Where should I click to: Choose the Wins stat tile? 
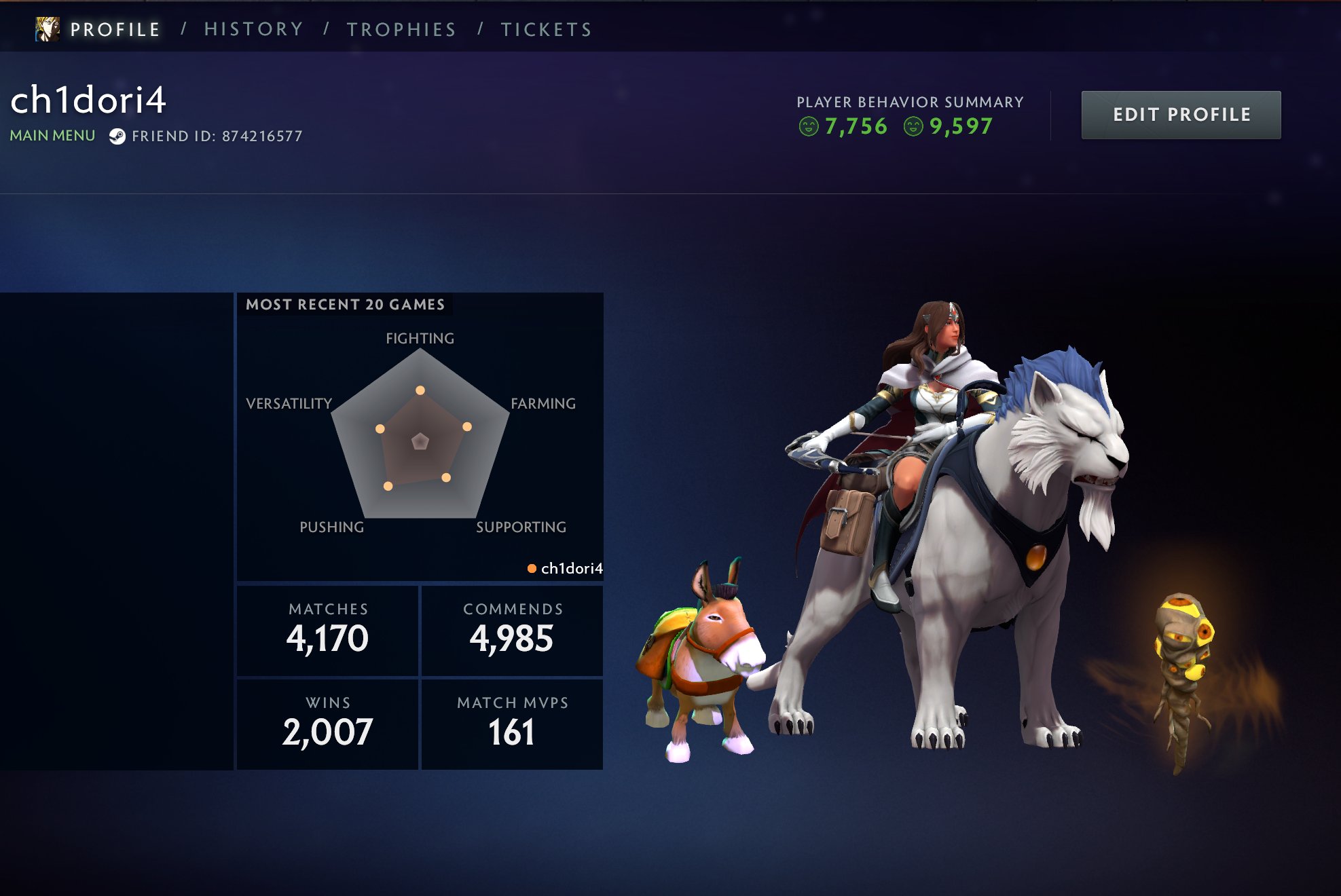pos(327,724)
